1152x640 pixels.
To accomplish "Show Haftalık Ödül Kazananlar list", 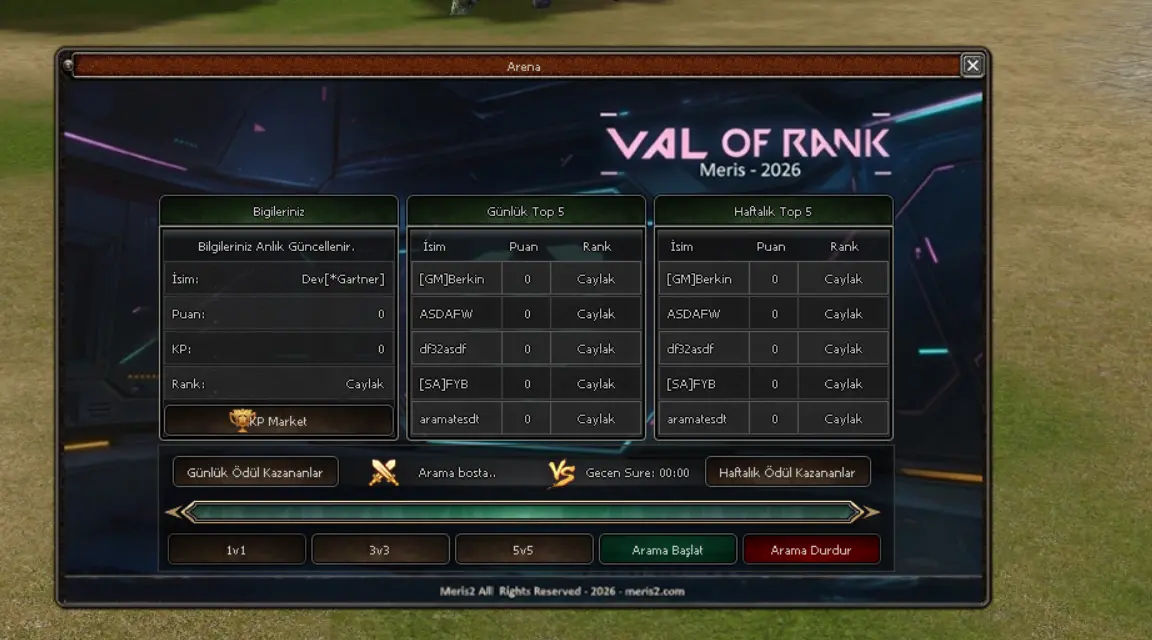I will click(x=787, y=472).
